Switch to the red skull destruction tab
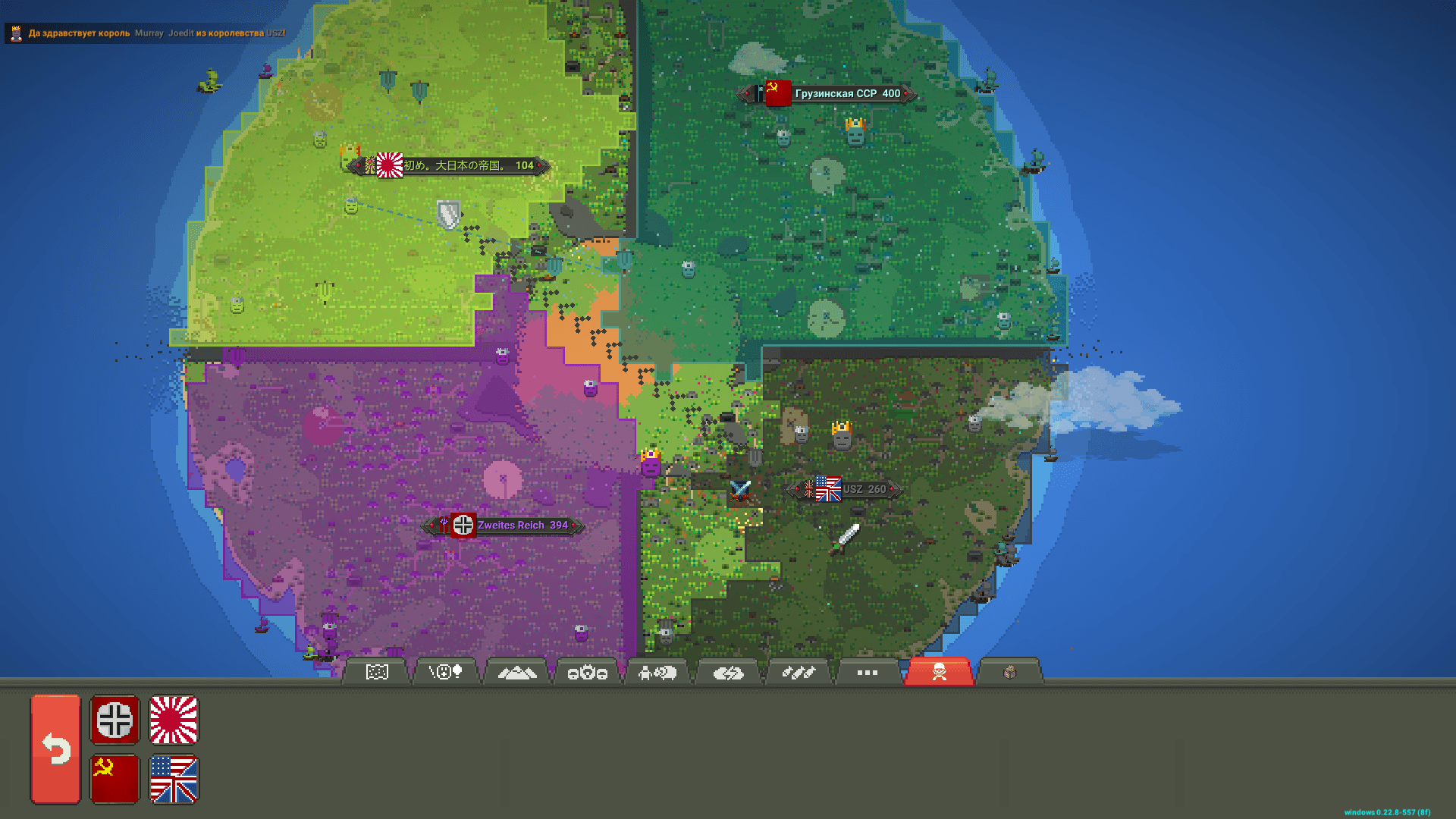This screenshot has width=1456, height=819. click(938, 672)
